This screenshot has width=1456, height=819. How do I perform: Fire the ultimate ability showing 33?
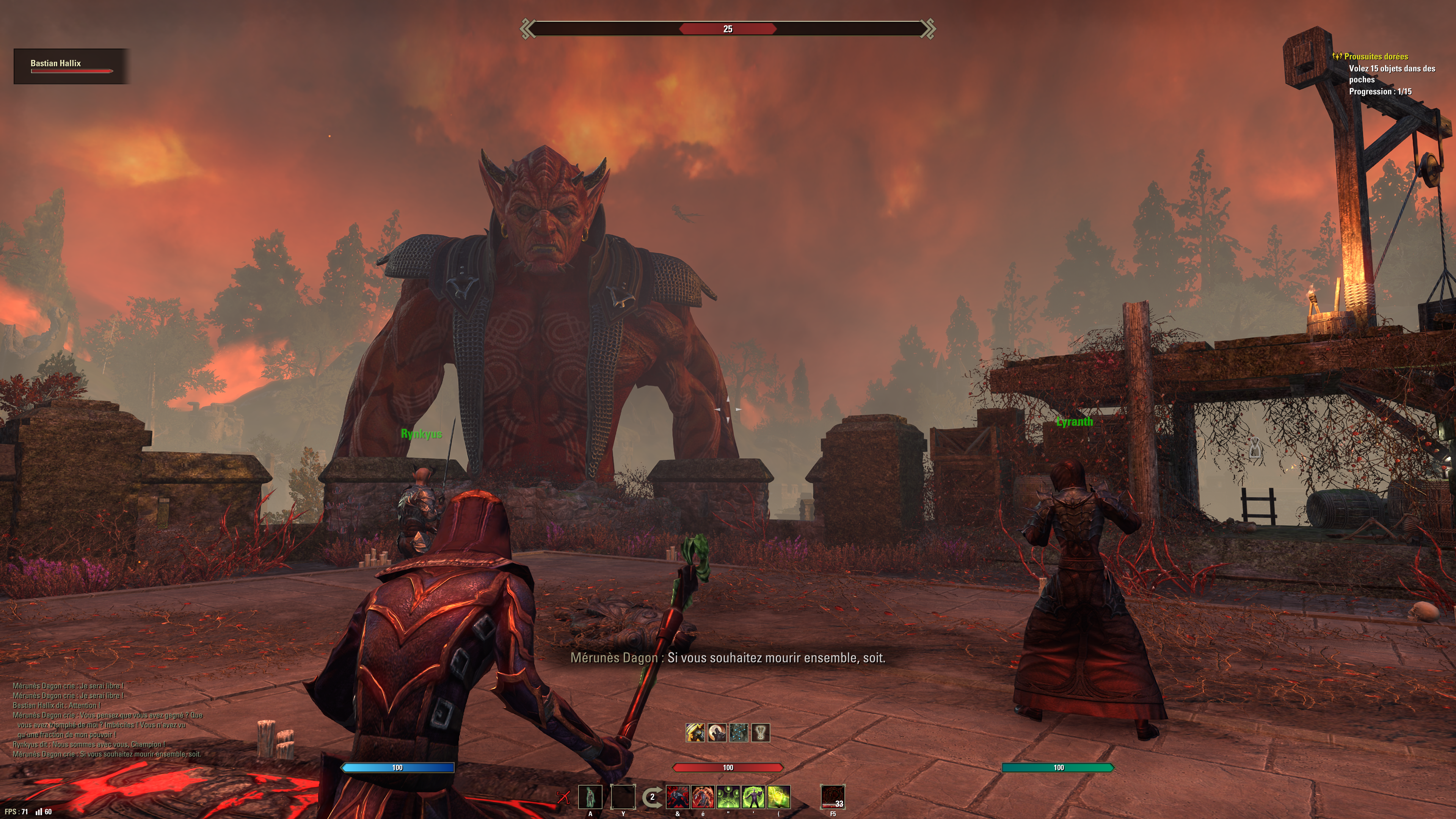[833, 797]
